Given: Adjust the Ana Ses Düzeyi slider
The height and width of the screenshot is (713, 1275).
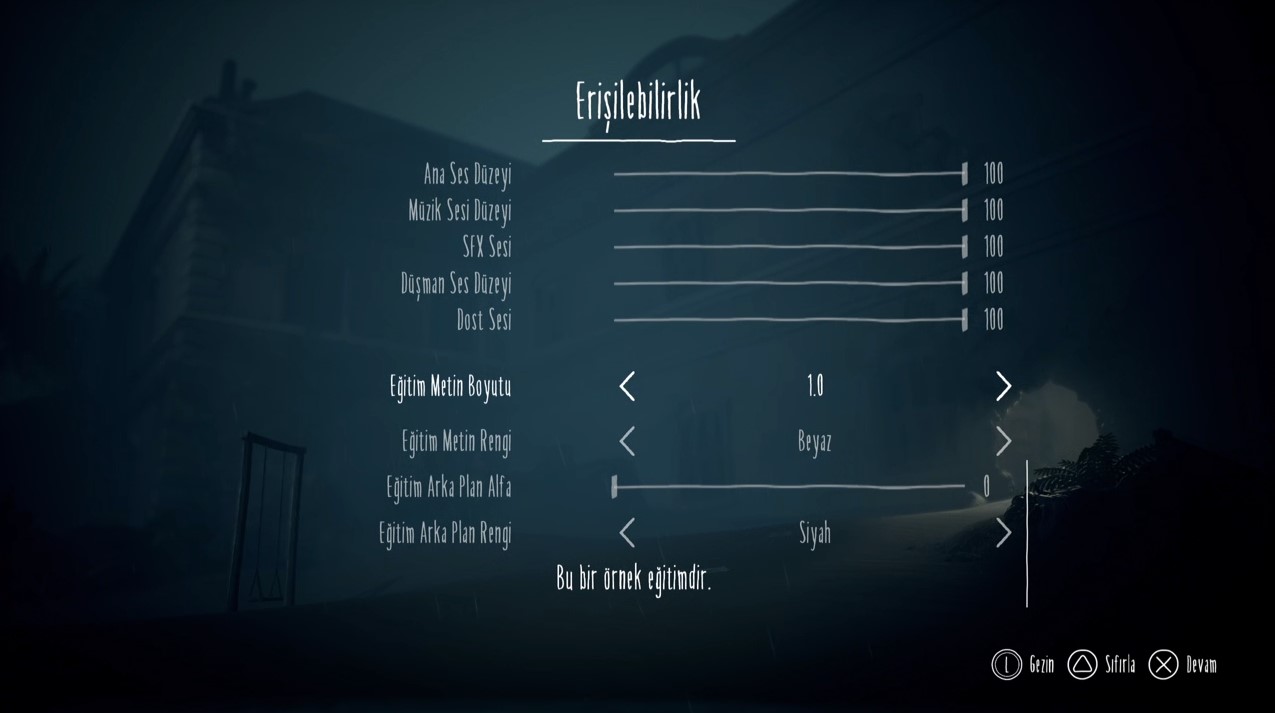Looking at the screenshot, I should (x=789, y=174).
